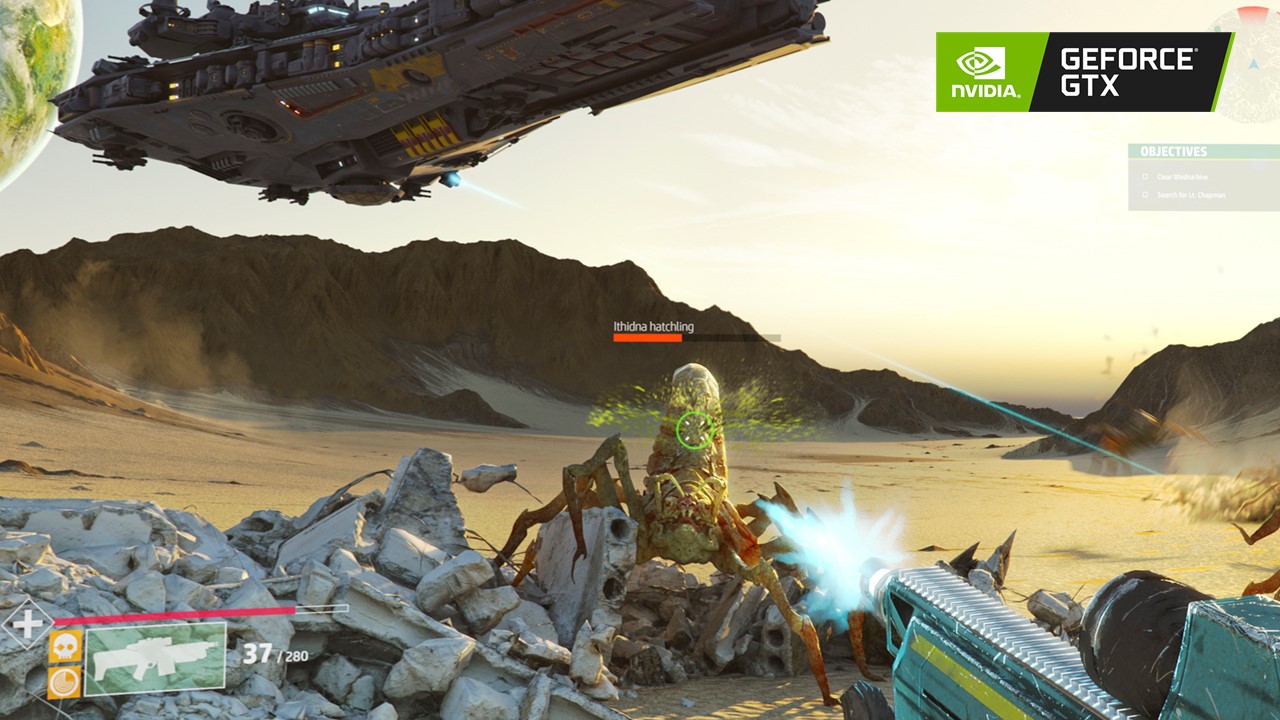Activate the orange skull ability icon

tap(65, 646)
